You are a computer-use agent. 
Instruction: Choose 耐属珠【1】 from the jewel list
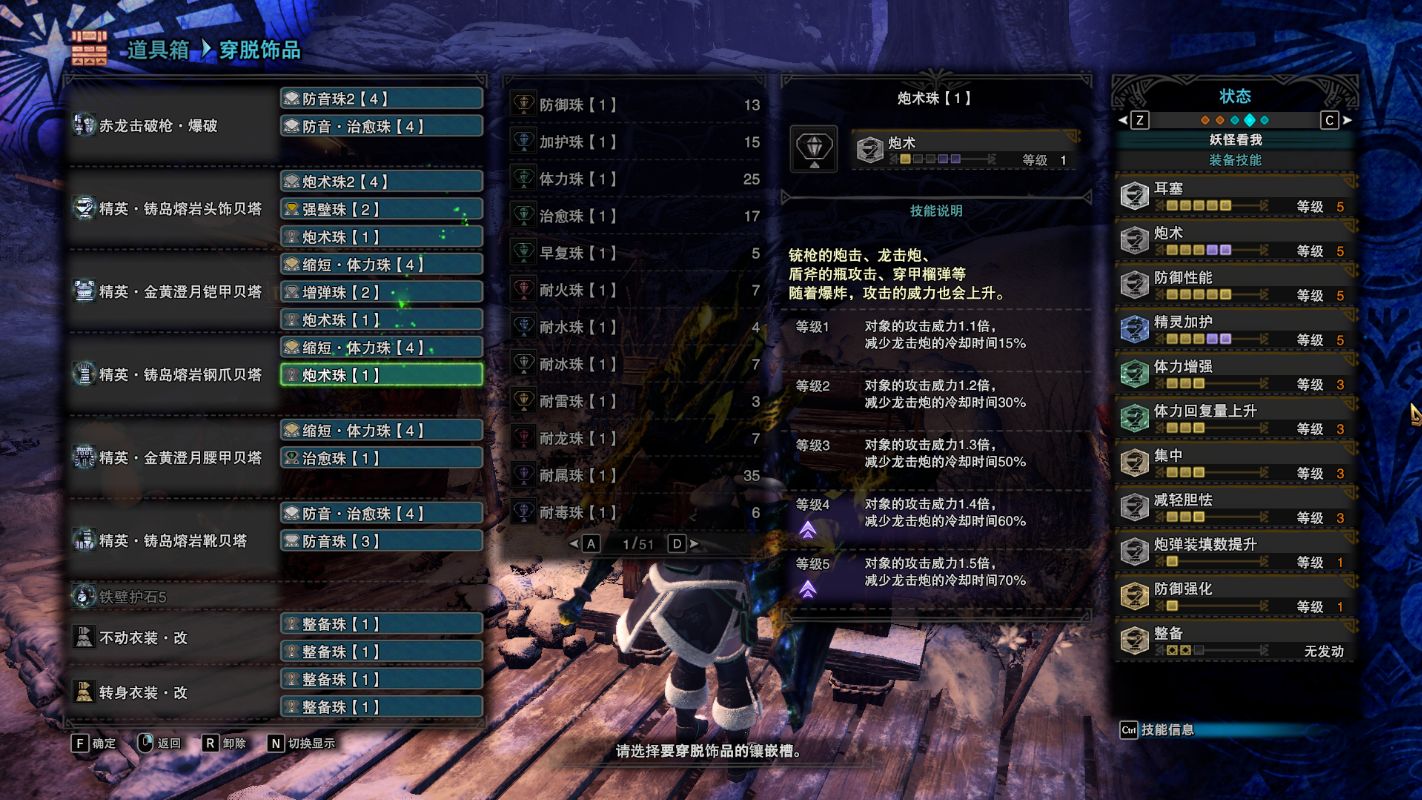coord(636,475)
